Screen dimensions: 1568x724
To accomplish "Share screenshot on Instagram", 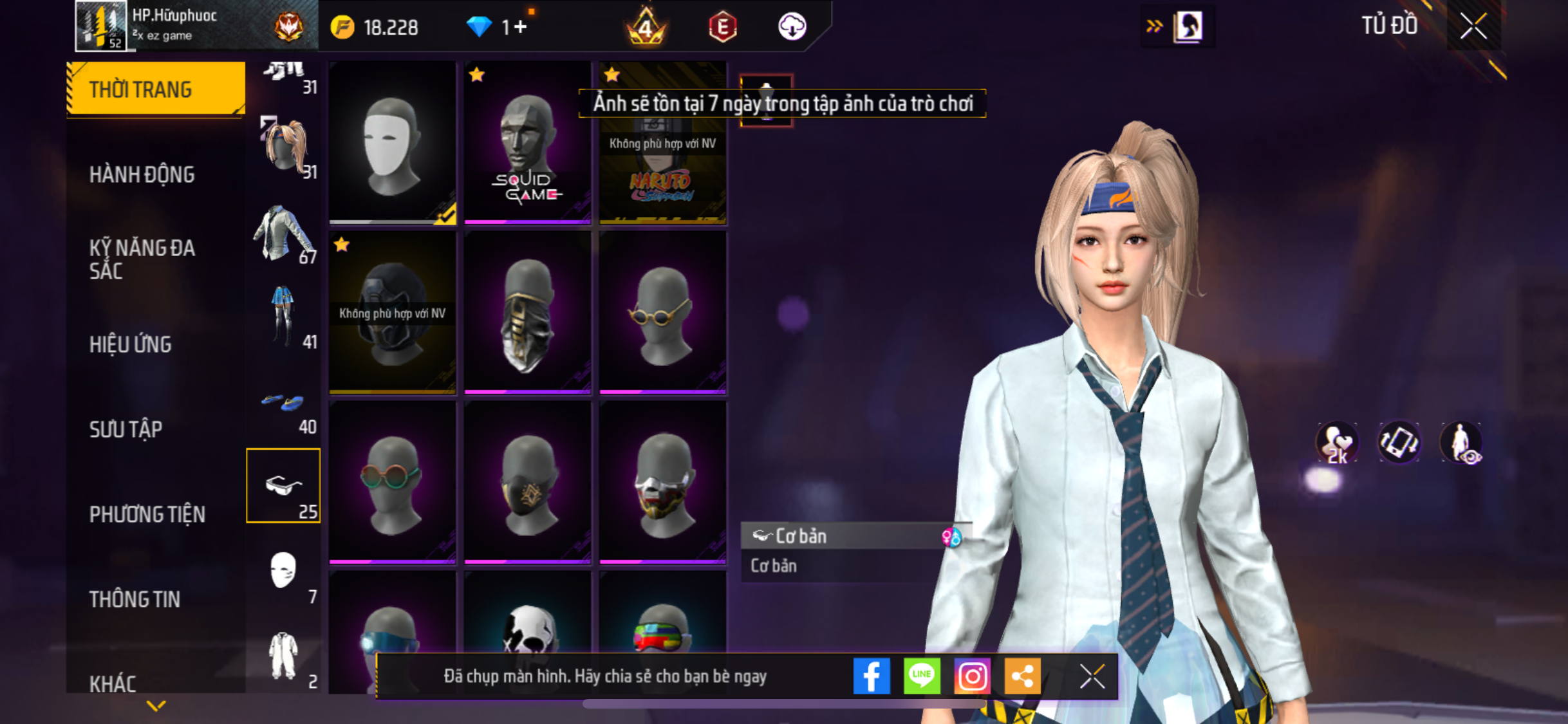I will 971,676.
